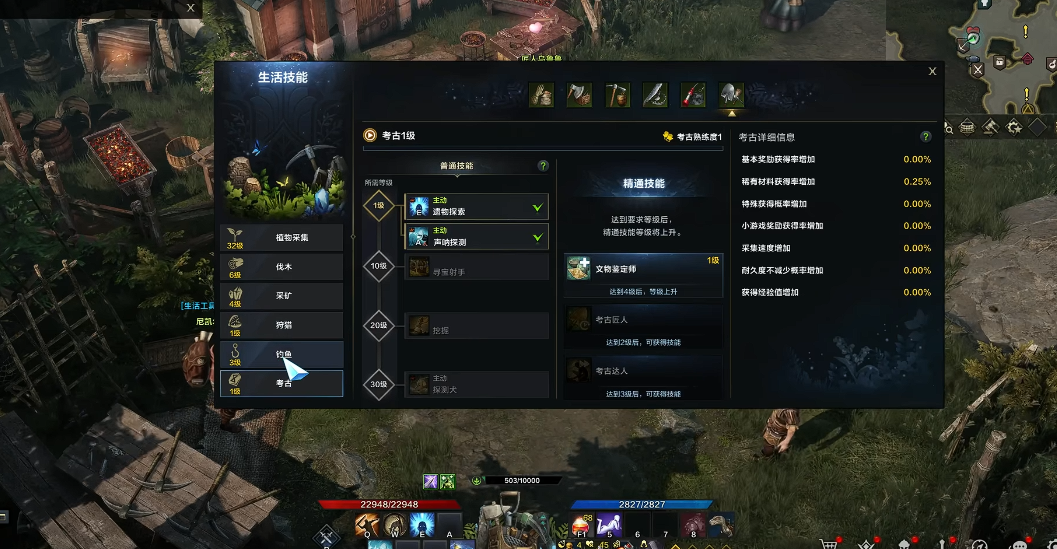1057x549 pixels.
Task: View the 文物鉴定师 mastery skill
Action: click(x=643, y=269)
